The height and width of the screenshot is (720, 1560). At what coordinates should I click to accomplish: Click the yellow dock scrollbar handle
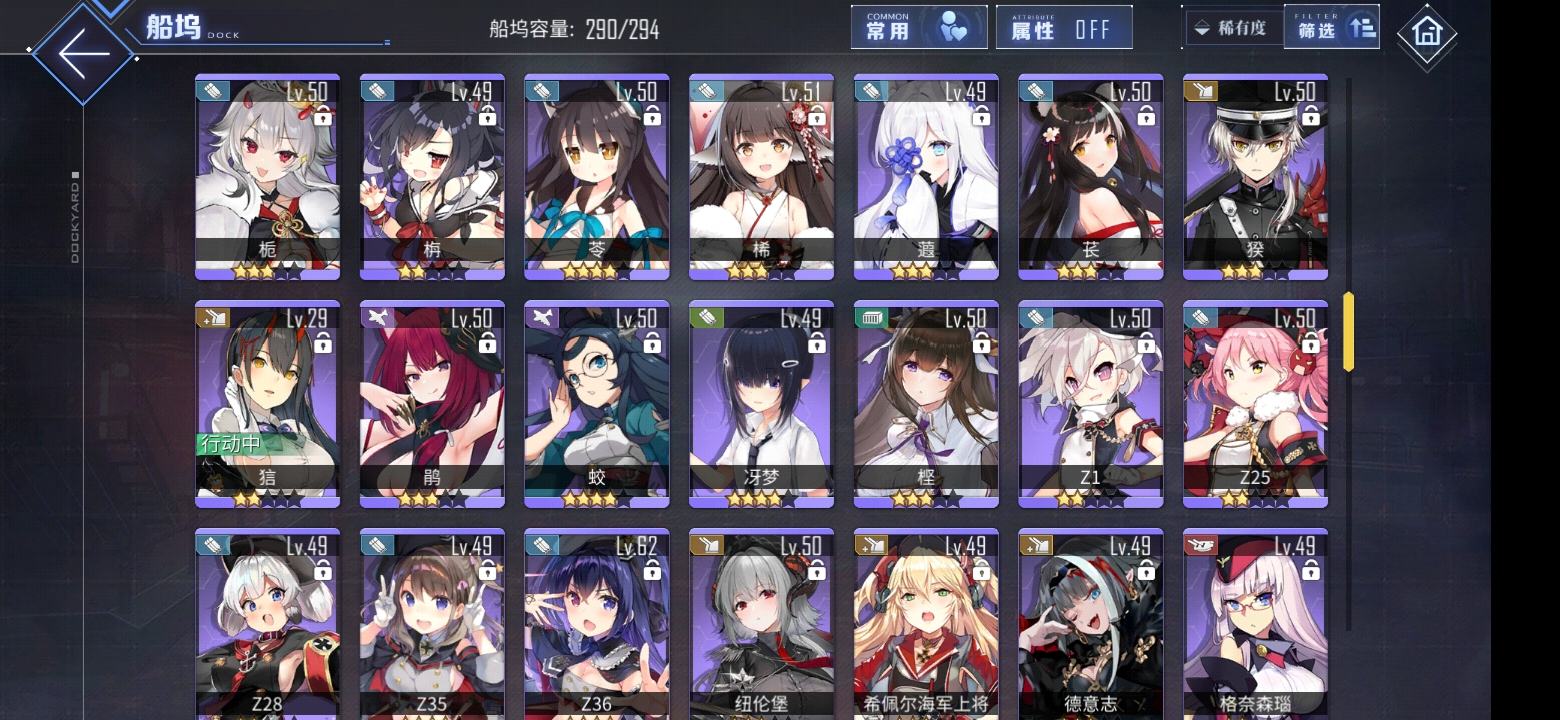click(x=1348, y=332)
